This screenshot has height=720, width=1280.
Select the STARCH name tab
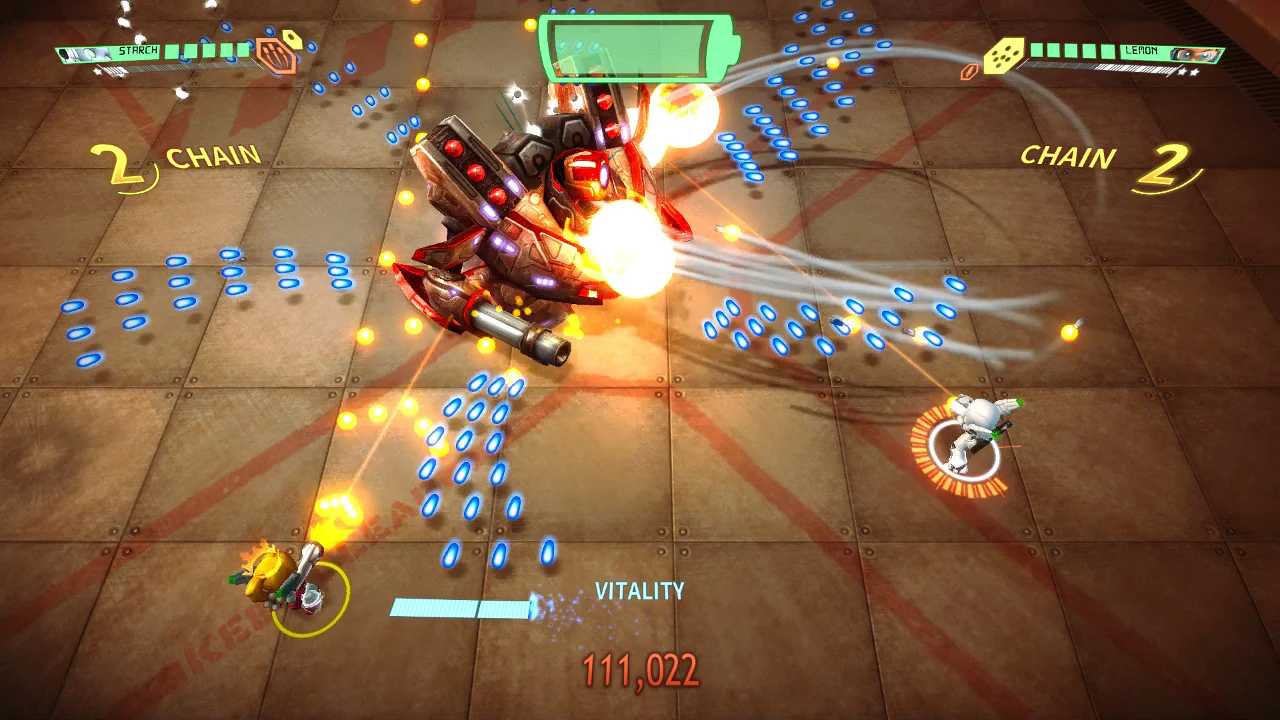pos(138,48)
